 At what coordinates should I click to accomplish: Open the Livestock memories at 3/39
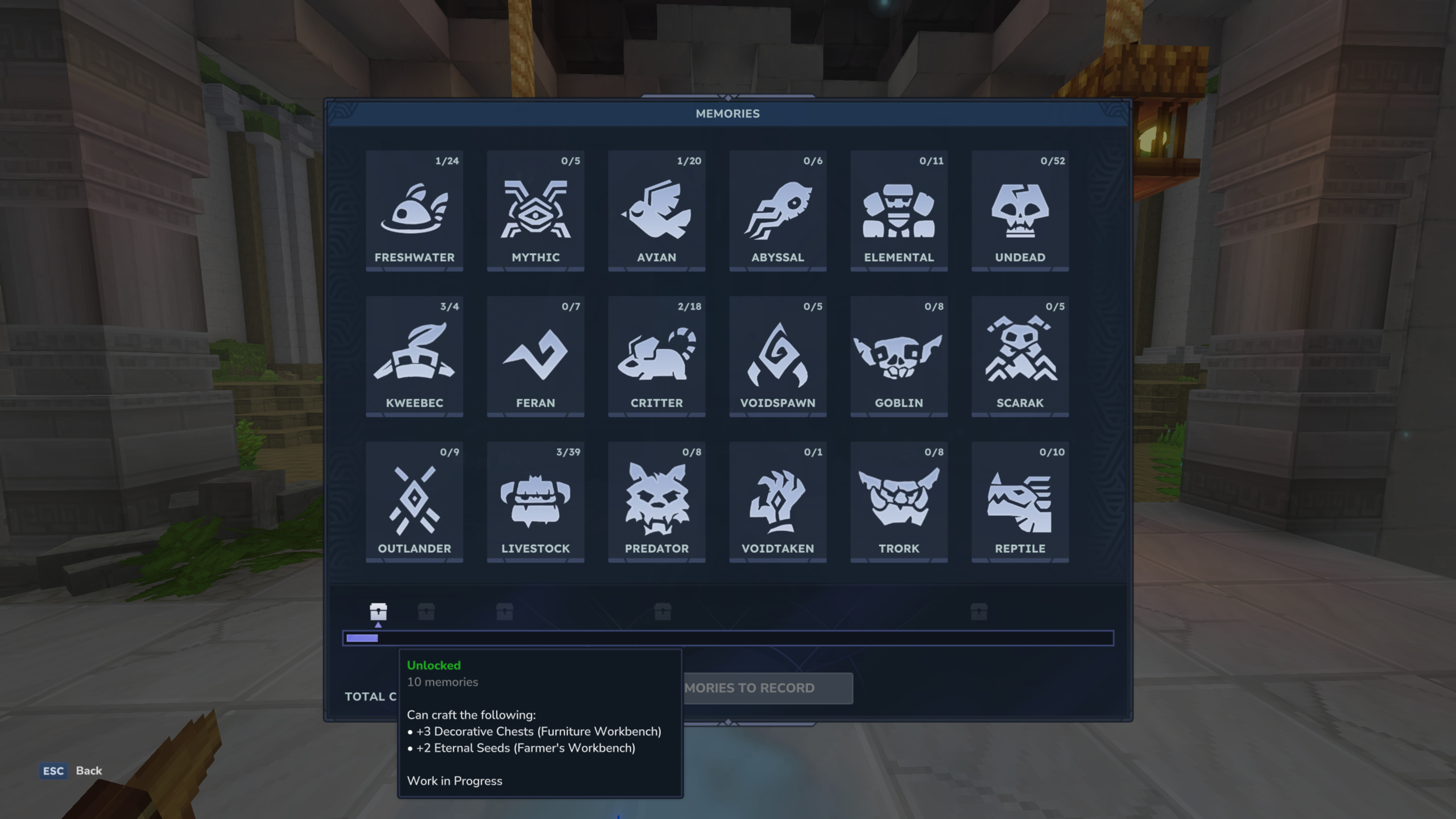[x=535, y=503]
